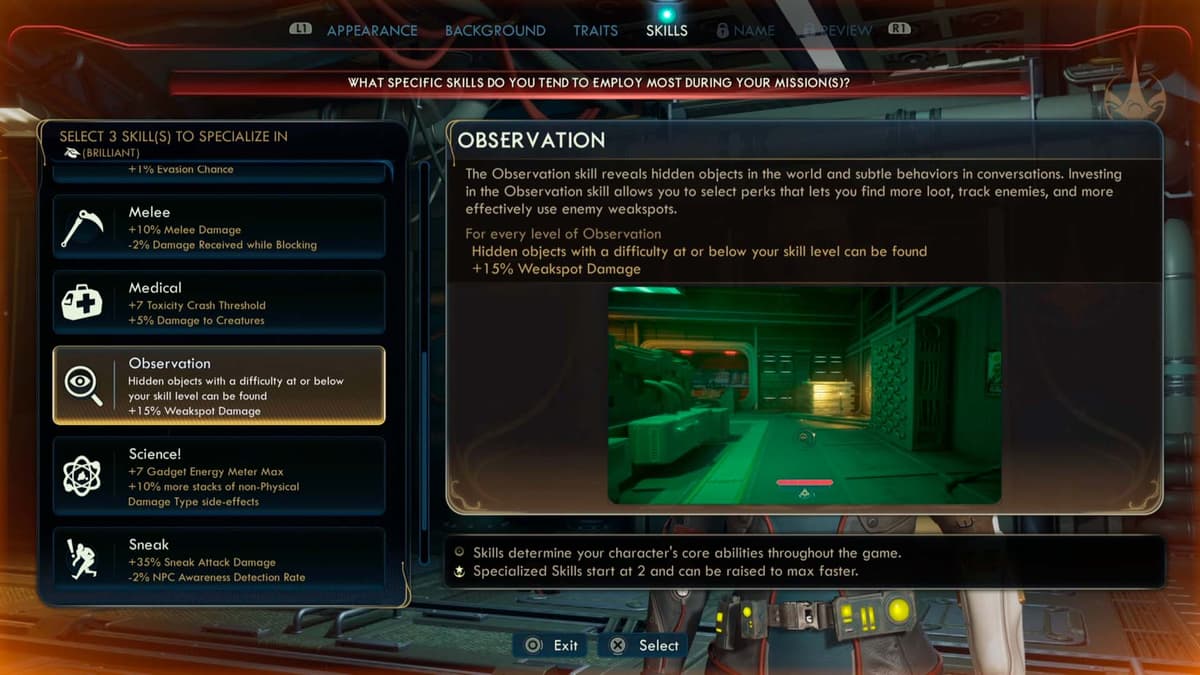Viewport: 1200px width, 675px height.
Task: Open the Background tab
Action: tap(495, 31)
